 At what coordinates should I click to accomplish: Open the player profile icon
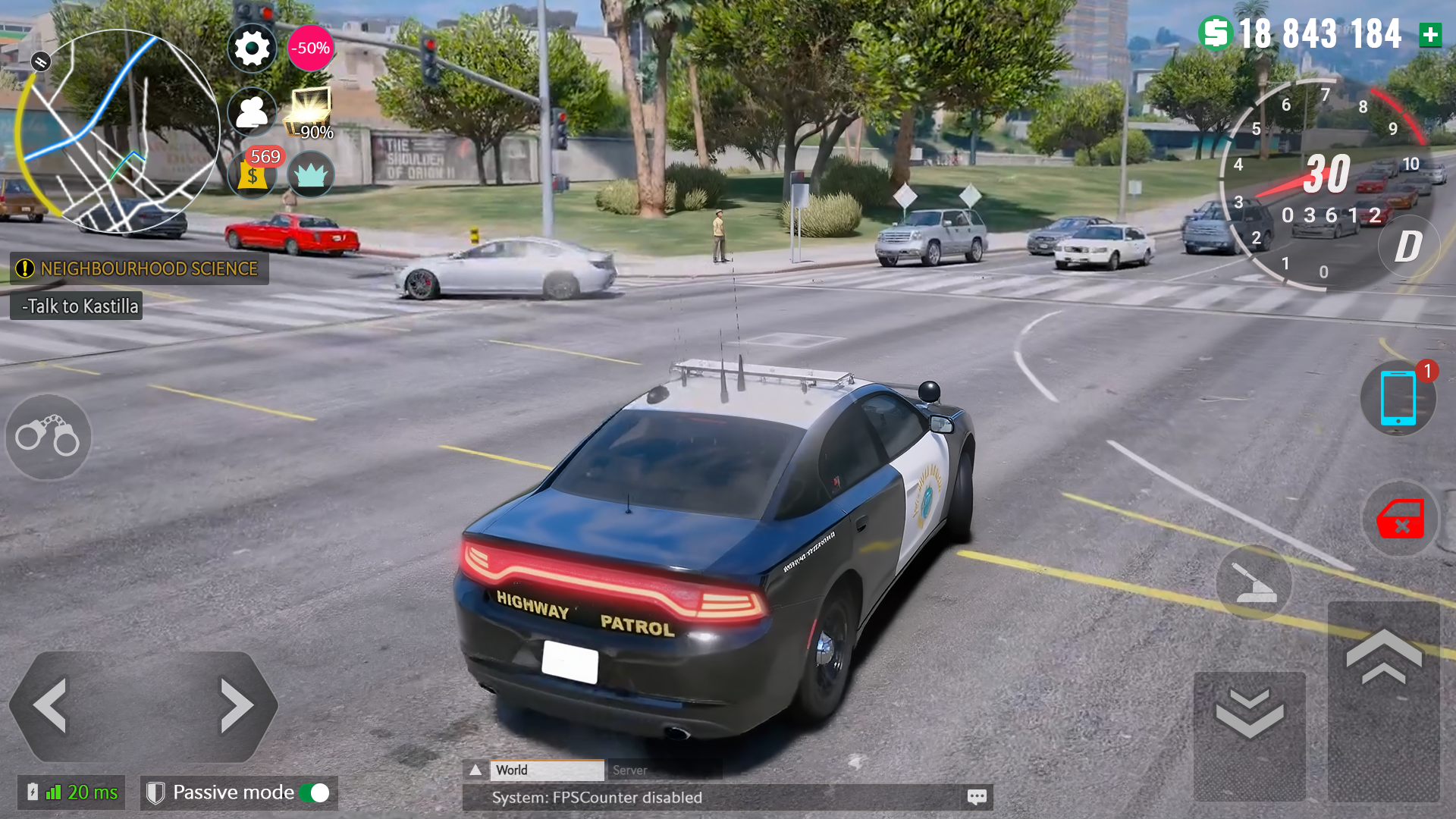click(252, 111)
